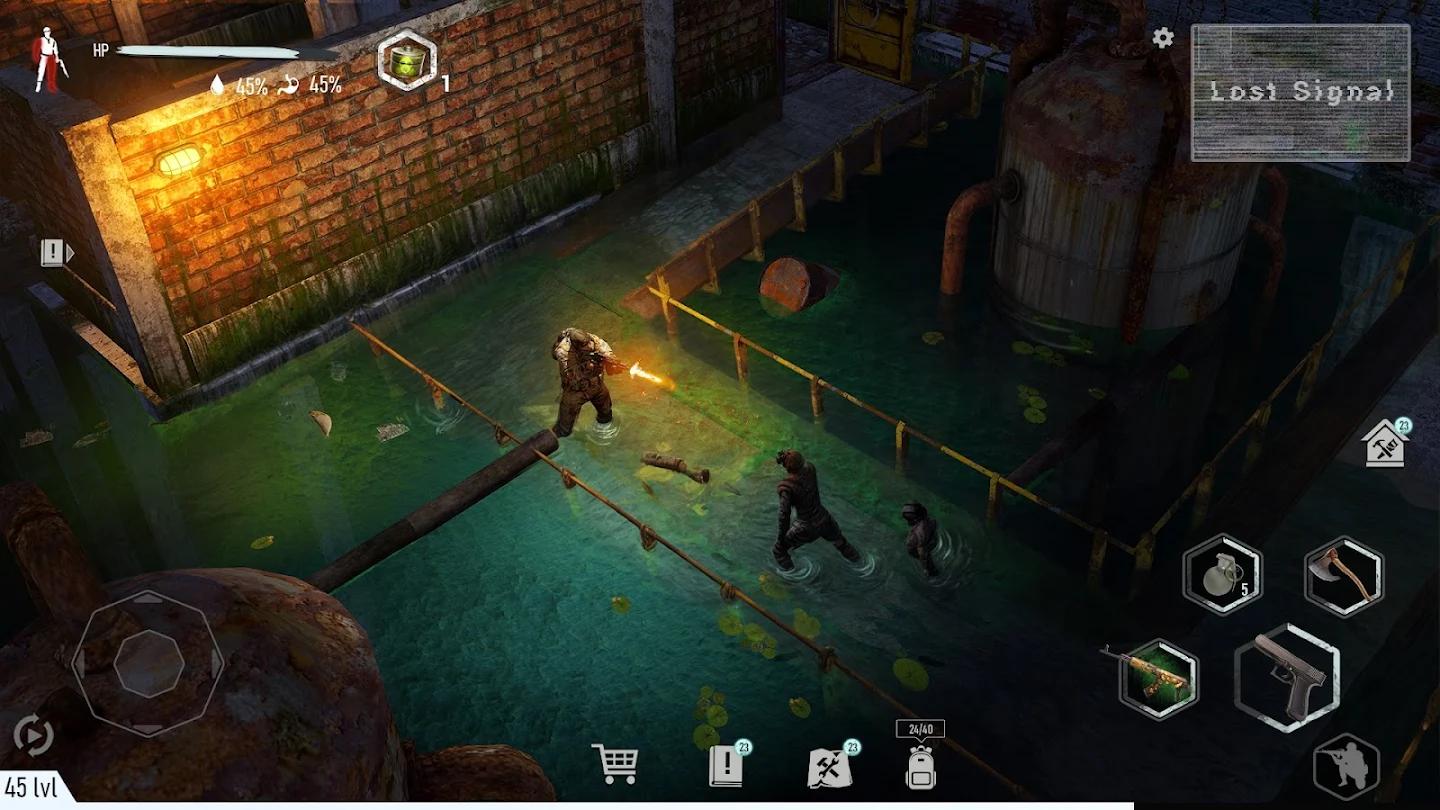Open the alert exclamation tab on left edge
Image resolution: width=1440 pixels, height=810 pixels.
pos(54,251)
